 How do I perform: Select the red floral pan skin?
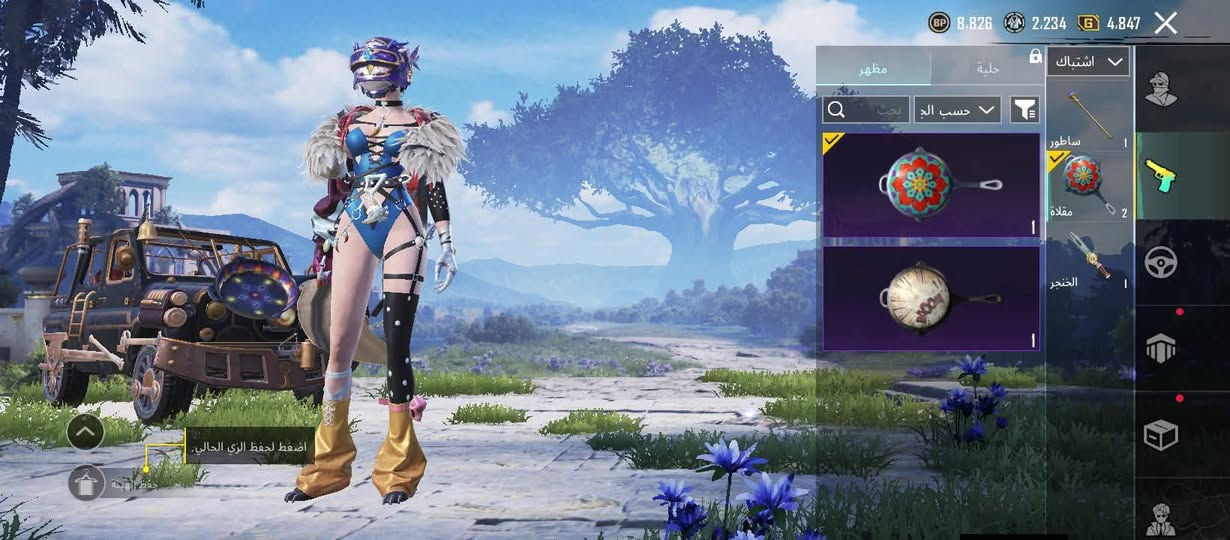[x=930, y=185]
